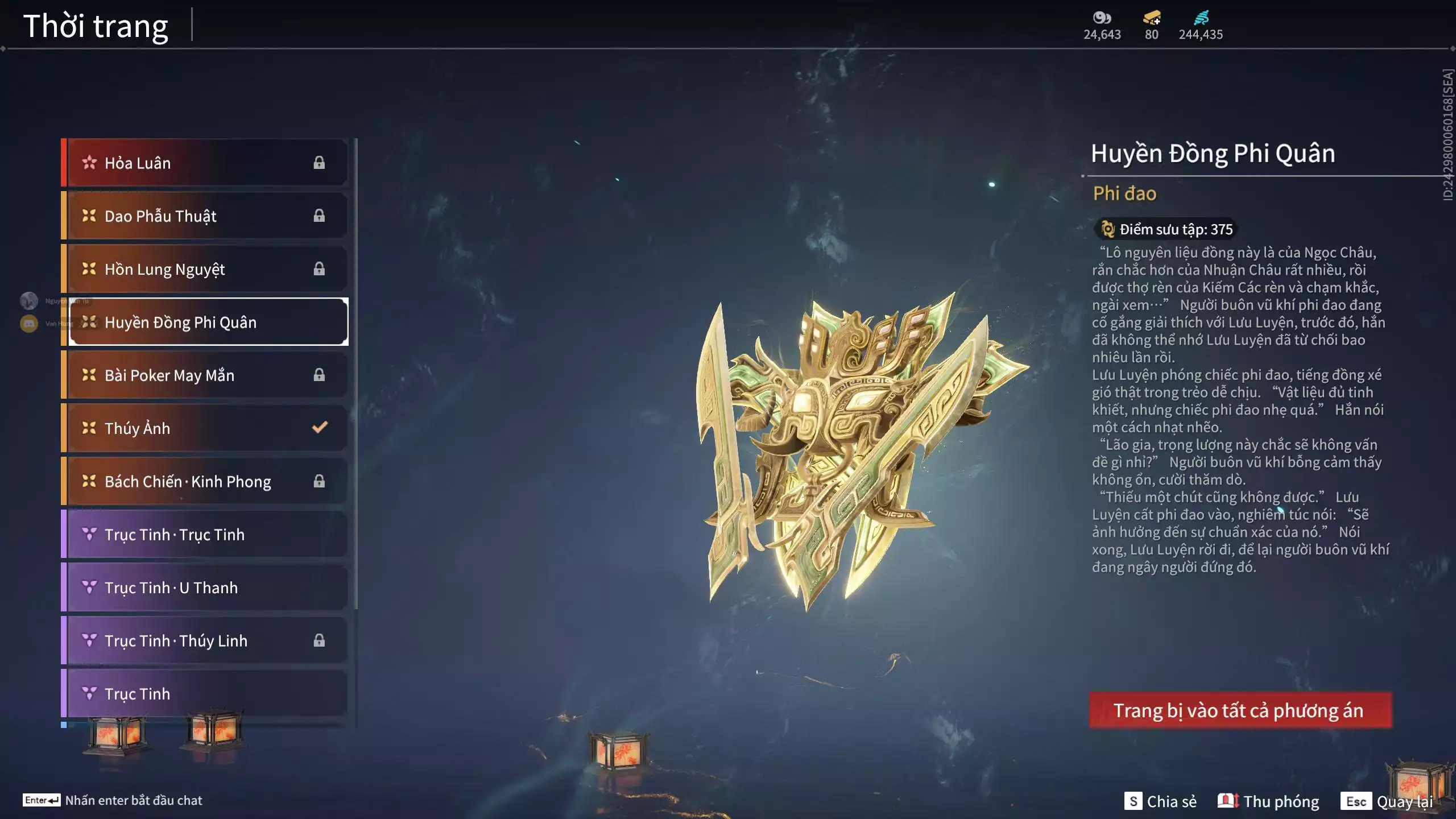This screenshot has height=819, width=1456.
Task: Go back with Quay lại
Action: 1388,801
